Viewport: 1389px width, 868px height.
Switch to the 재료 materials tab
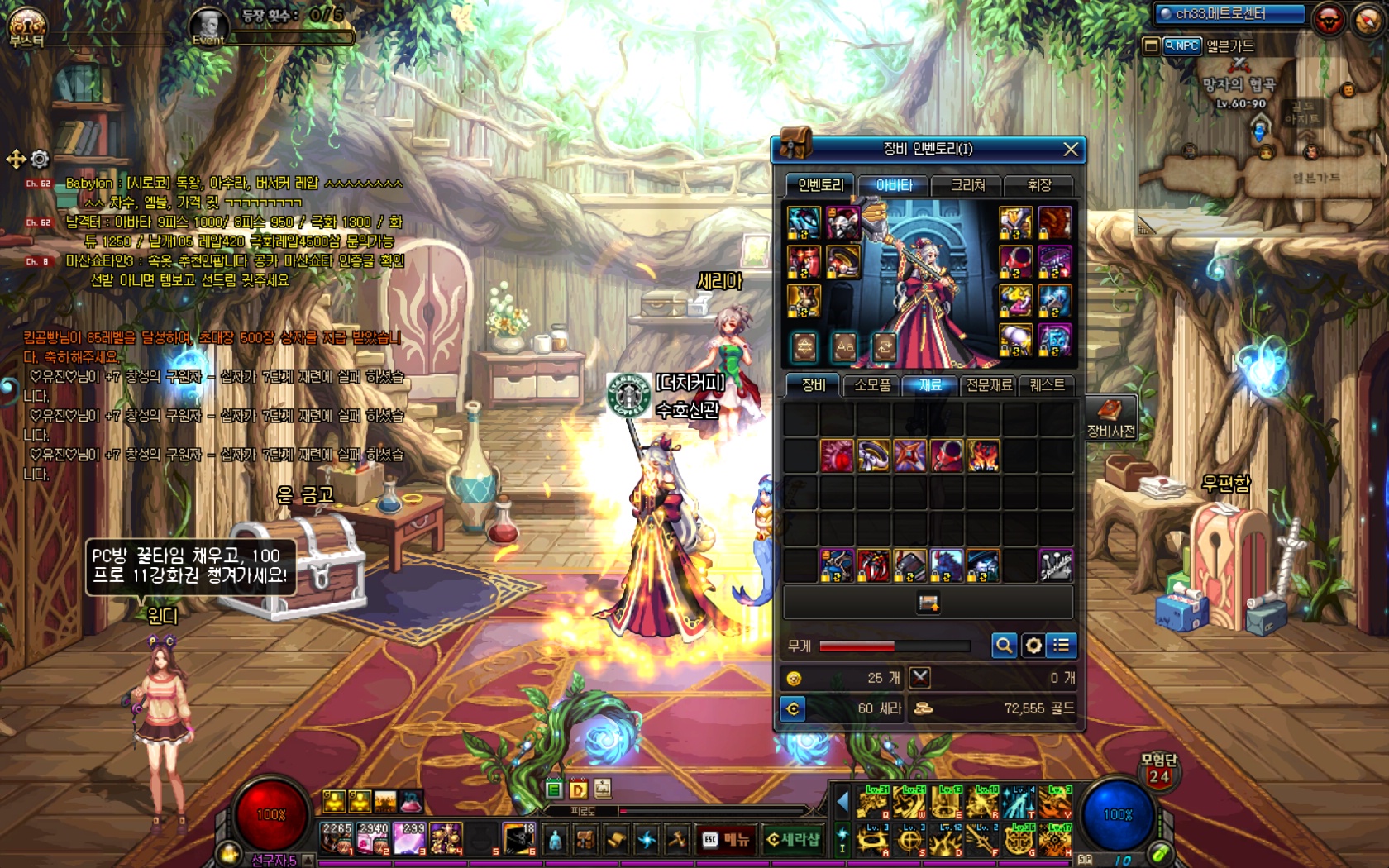click(930, 385)
